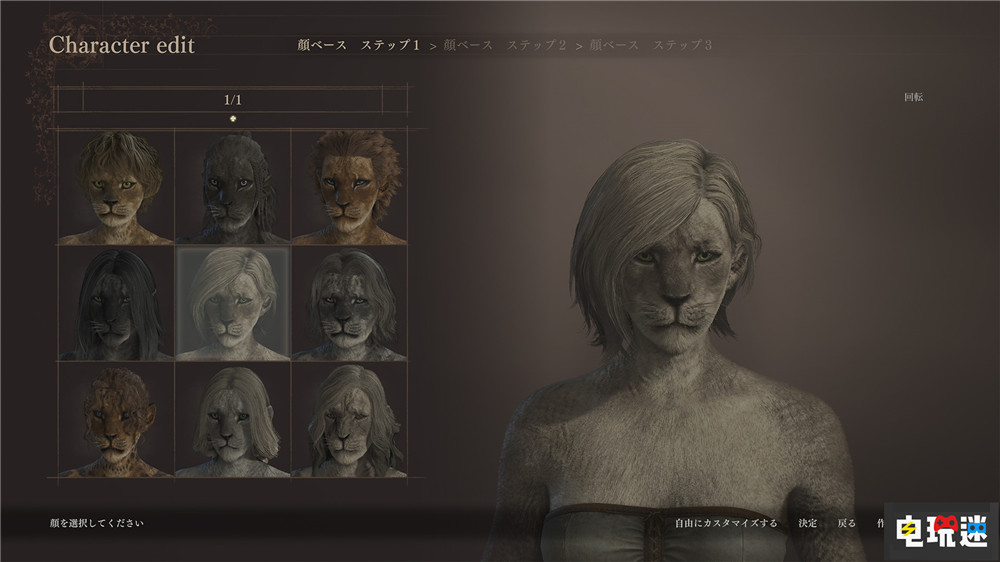
Task: Confirm the face with 決定
Action: tap(807, 523)
